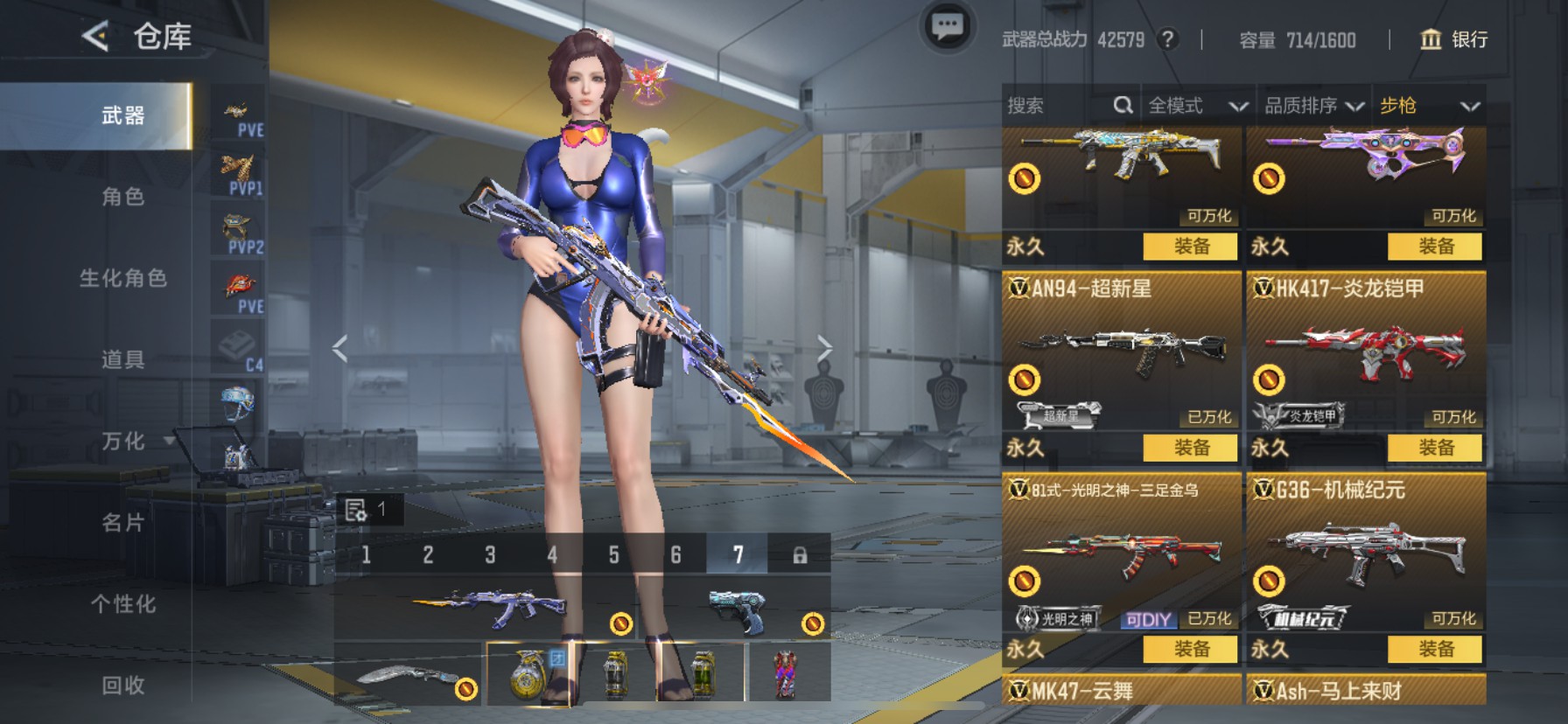
Task: Select loadout slot number 3
Action: tap(490, 554)
